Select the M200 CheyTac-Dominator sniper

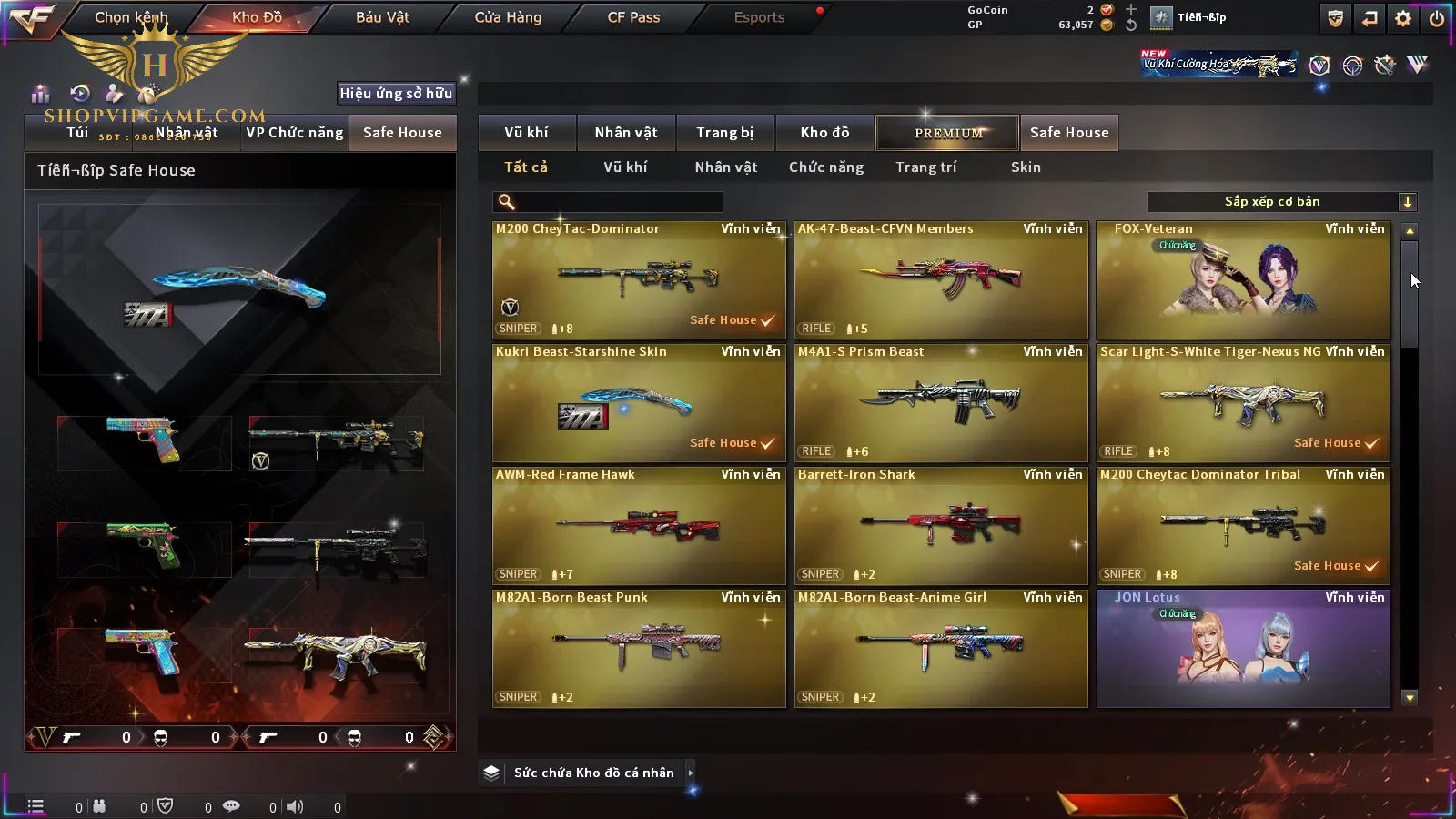pyautogui.click(x=639, y=280)
